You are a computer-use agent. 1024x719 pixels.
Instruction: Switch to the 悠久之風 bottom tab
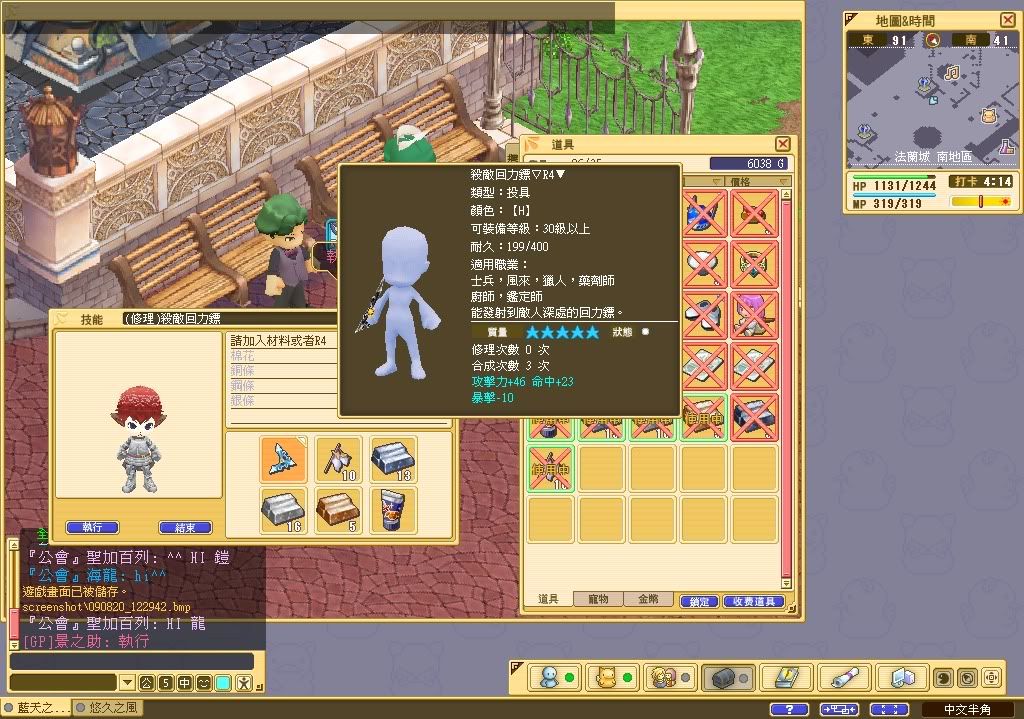coord(107,708)
